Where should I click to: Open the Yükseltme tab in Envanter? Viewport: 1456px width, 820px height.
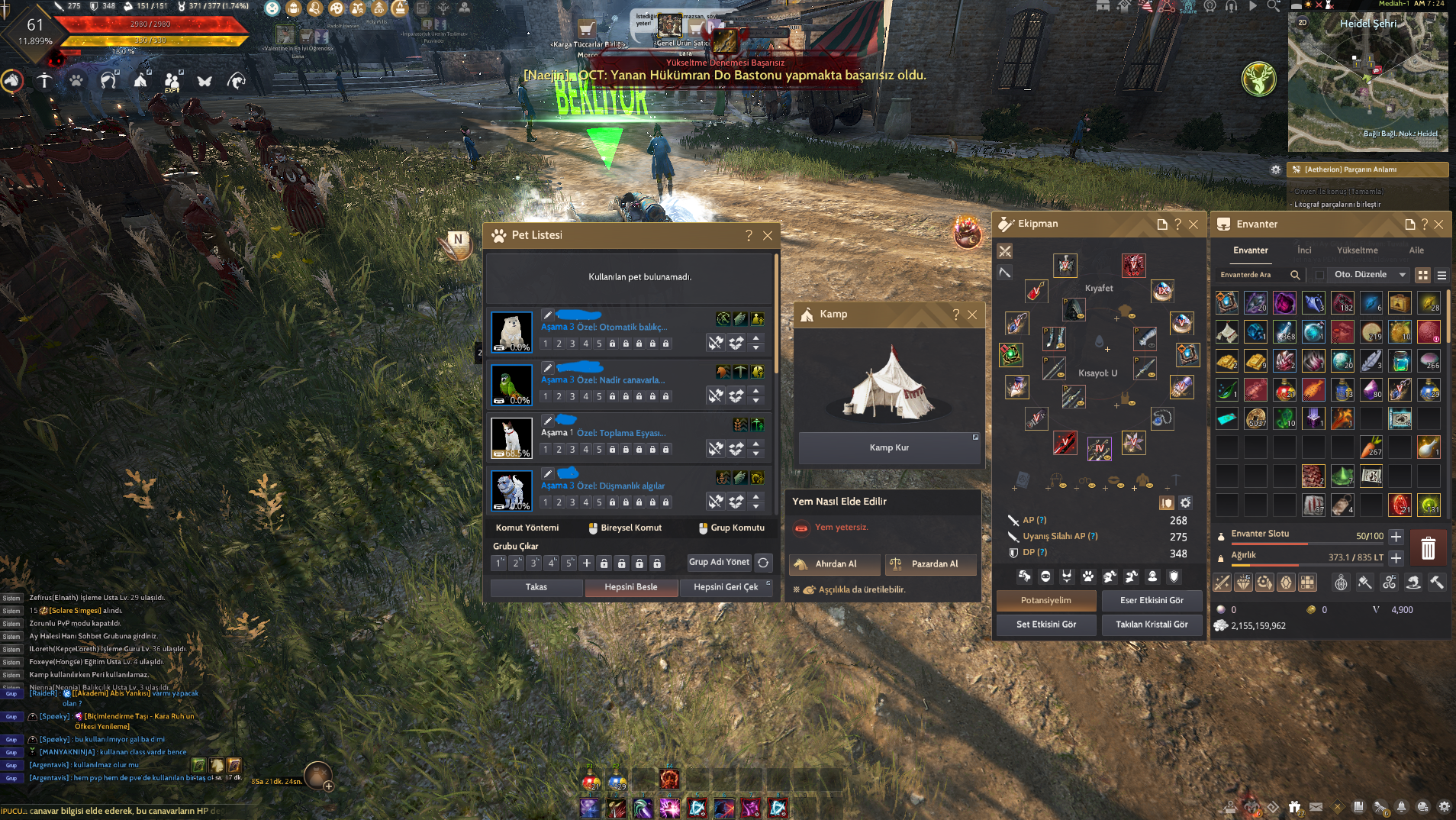point(1357,250)
